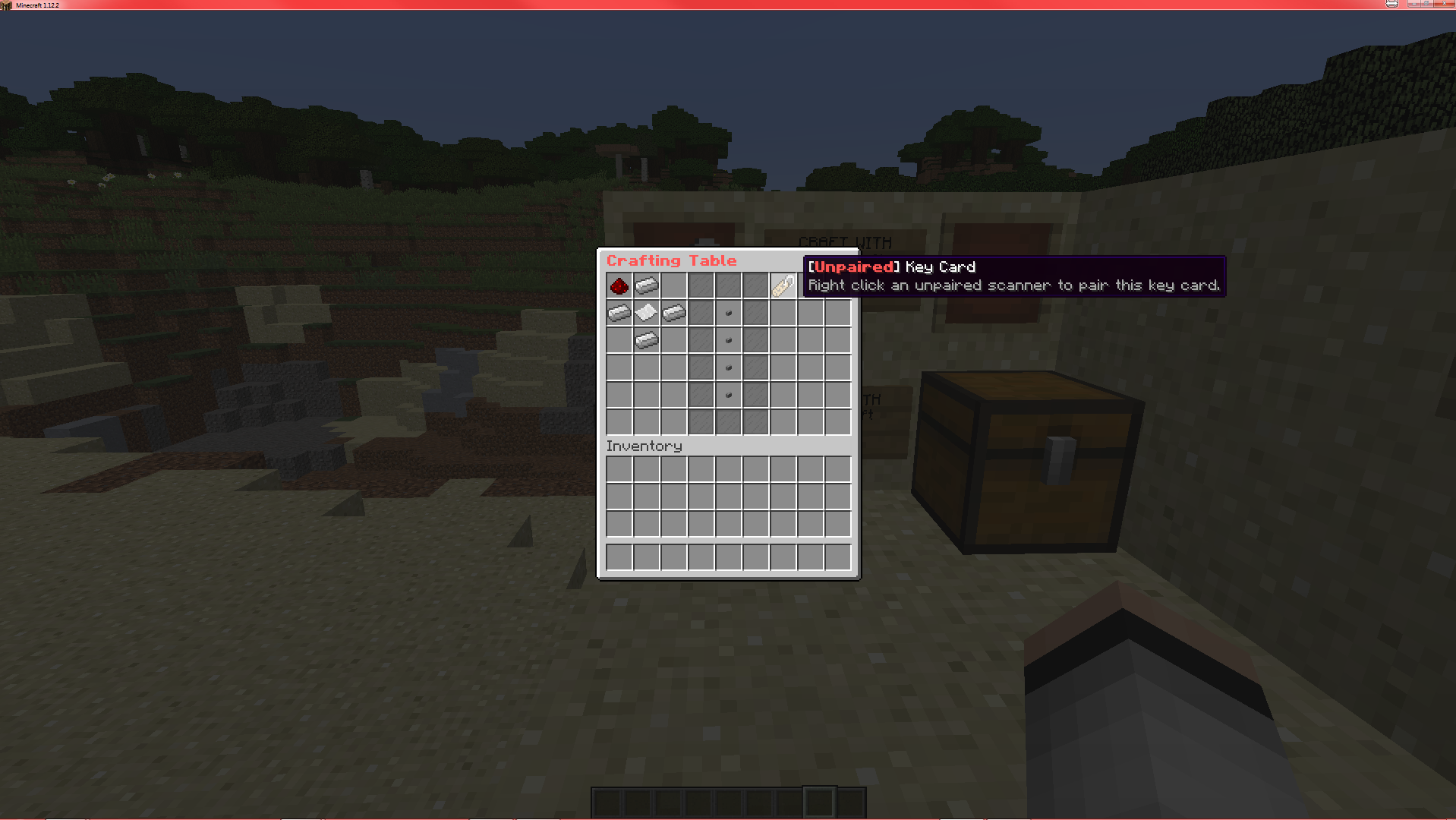Click the iron ingot in the third row
Screen dimensions: 1456x820
coord(646,340)
